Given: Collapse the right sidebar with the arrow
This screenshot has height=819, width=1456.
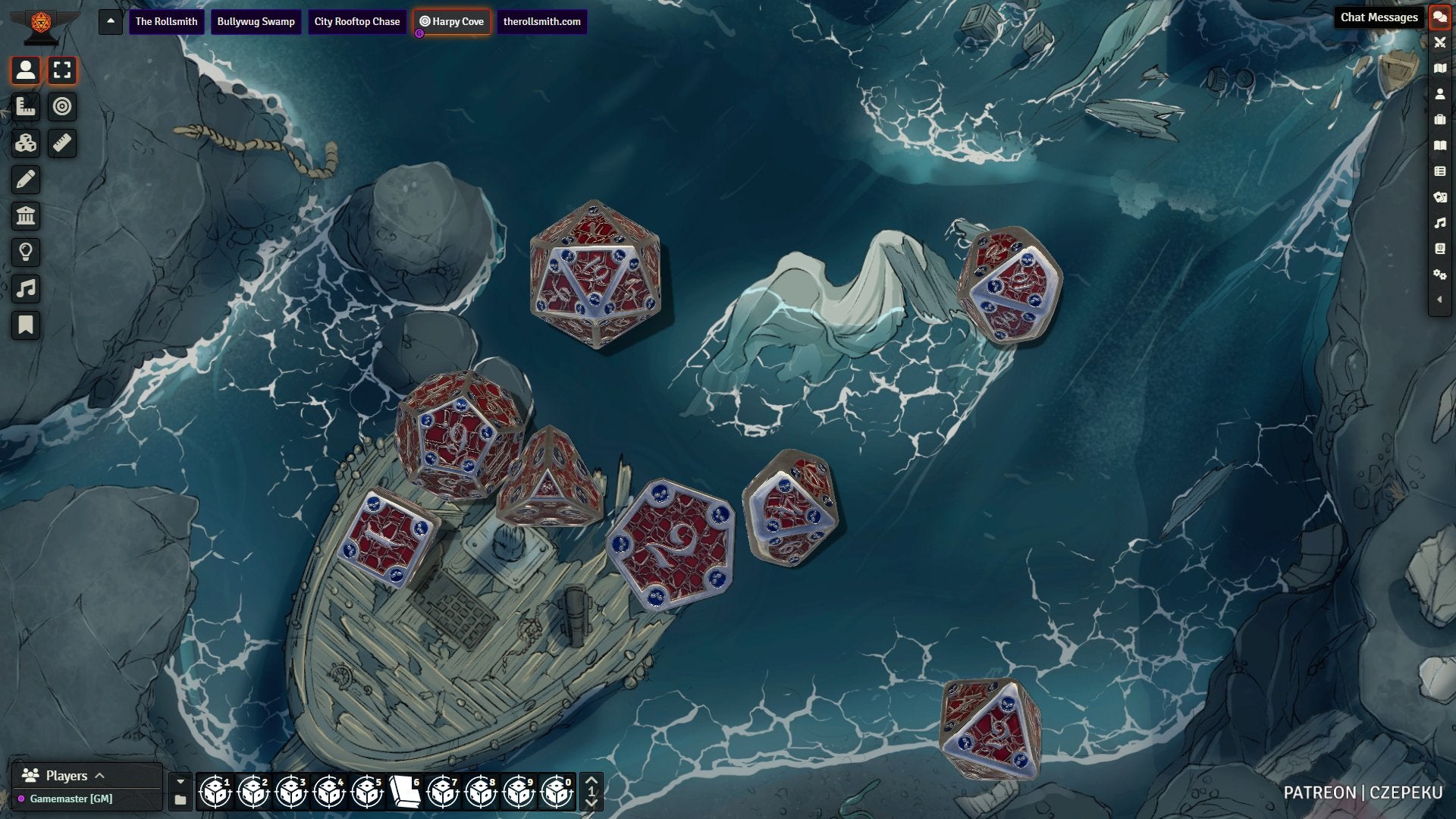Looking at the screenshot, I should tap(1439, 300).
